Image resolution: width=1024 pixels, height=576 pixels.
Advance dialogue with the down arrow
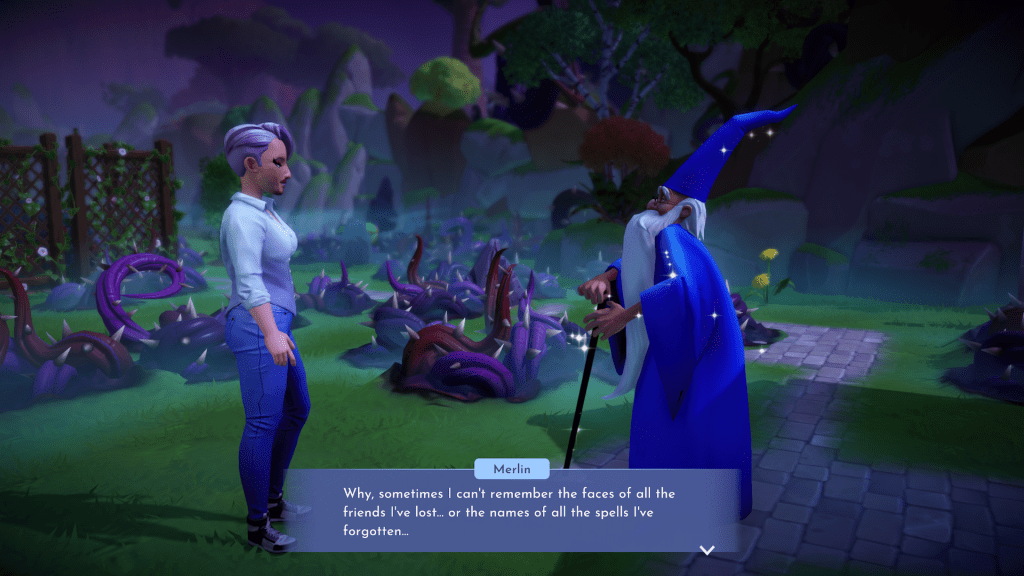point(707,549)
